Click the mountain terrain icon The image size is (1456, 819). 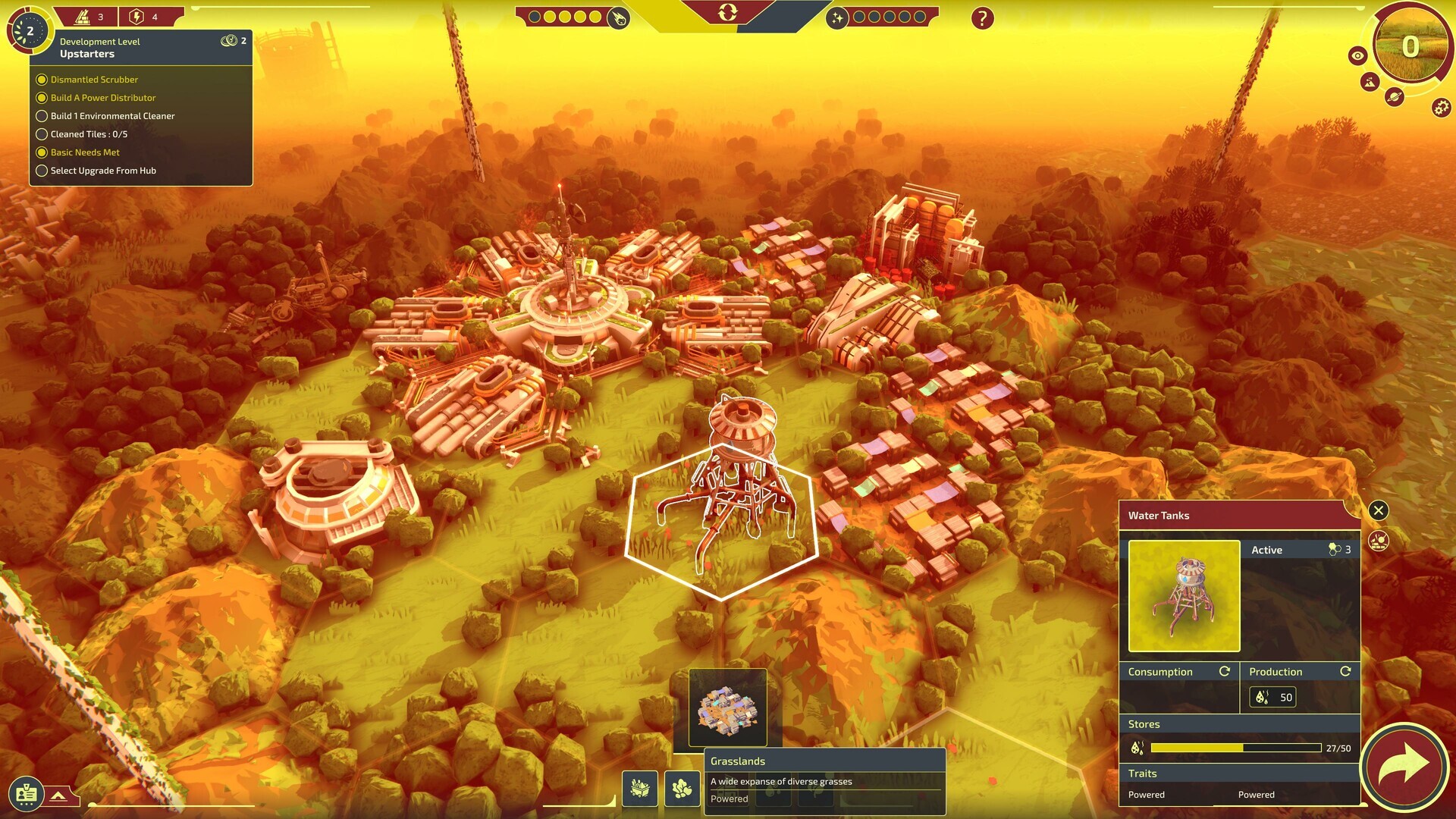tap(1370, 81)
